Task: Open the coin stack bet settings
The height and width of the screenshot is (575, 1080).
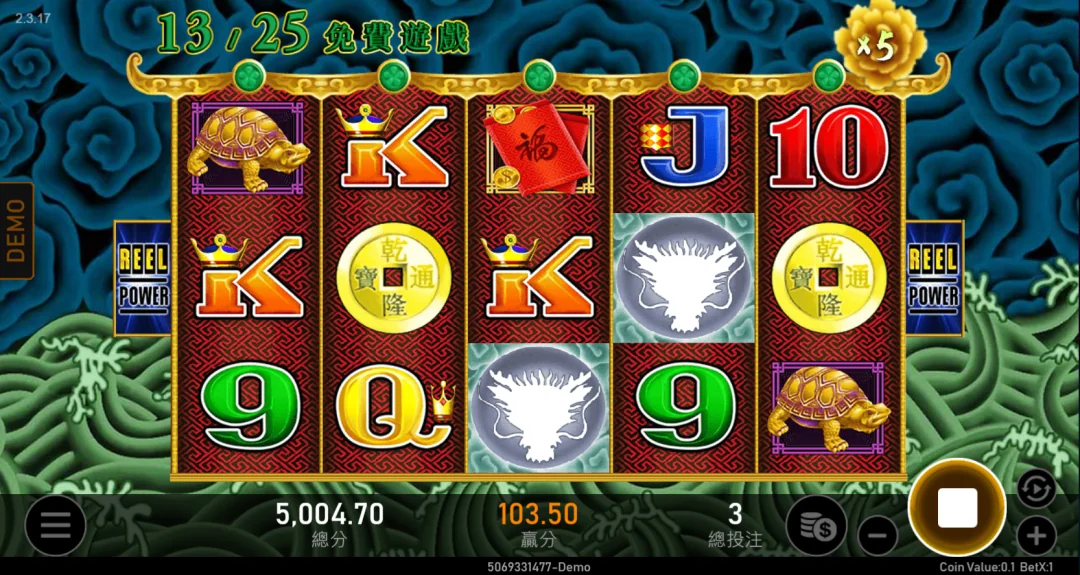Action: [x=816, y=525]
